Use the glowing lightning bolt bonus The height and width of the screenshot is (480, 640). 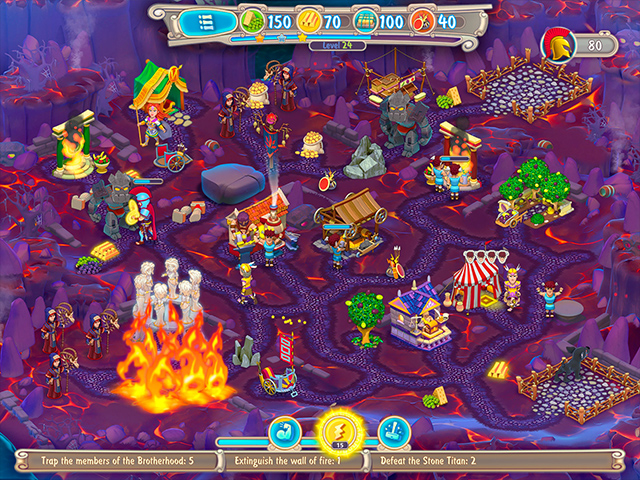click(339, 431)
